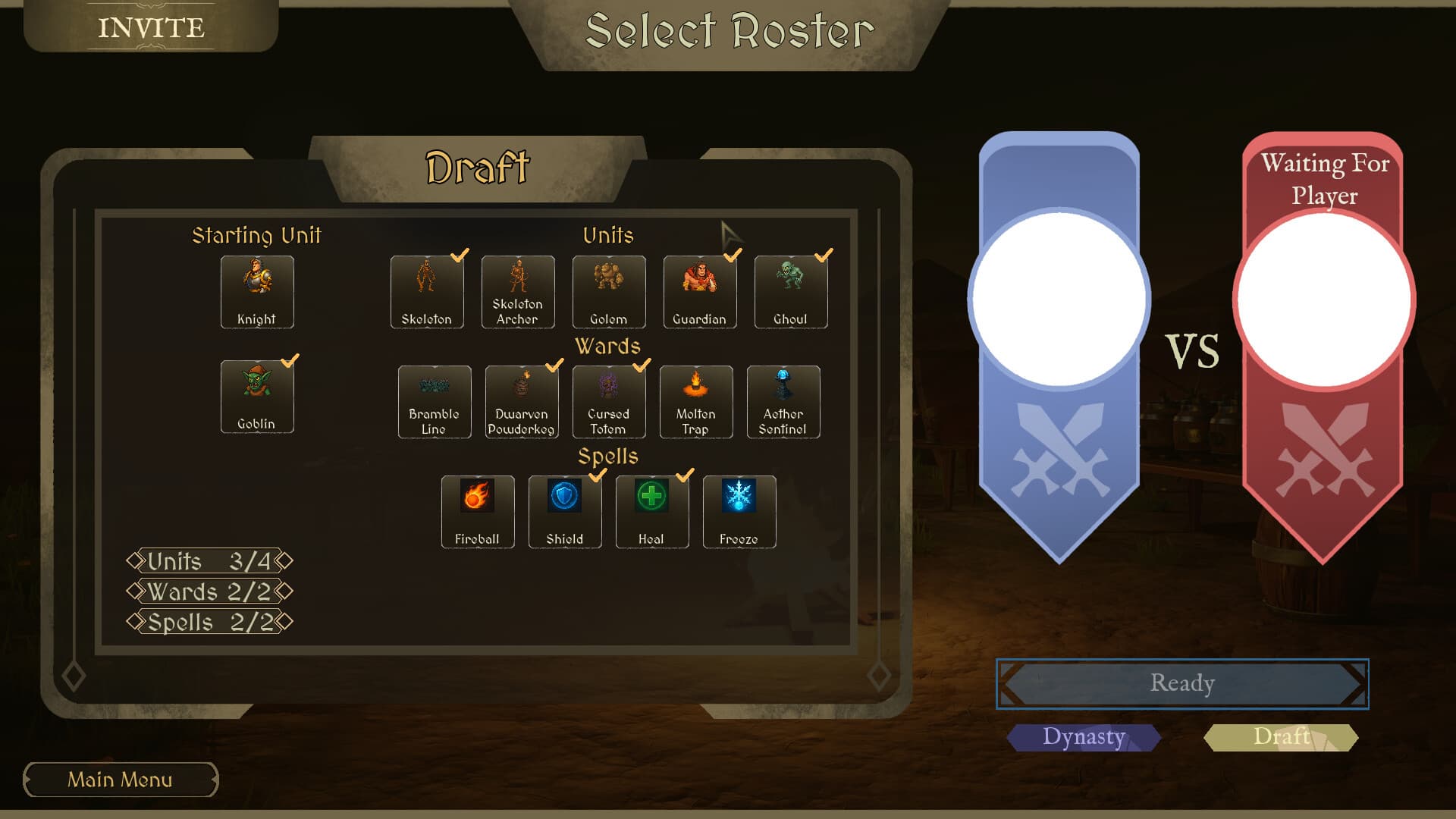Select the Freeze spell
The width and height of the screenshot is (1456, 819).
[x=739, y=512]
